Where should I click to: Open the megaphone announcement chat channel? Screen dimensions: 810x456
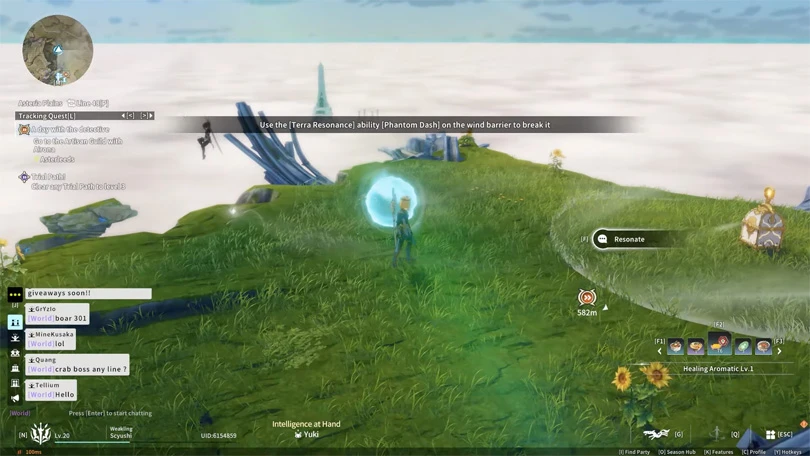click(x=15, y=398)
